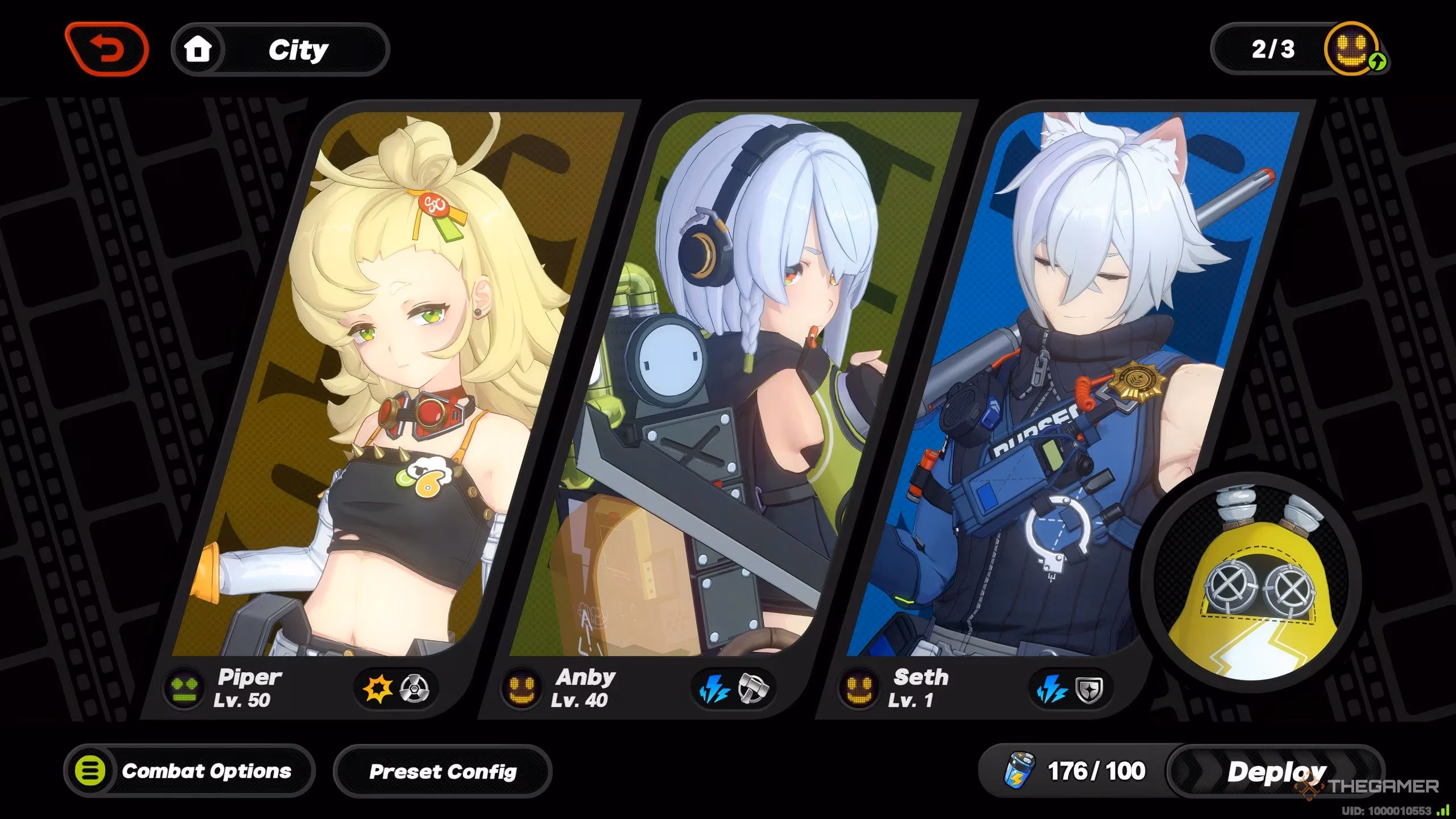
Task: Click the battery charge energy counter
Action: (x=1075, y=772)
